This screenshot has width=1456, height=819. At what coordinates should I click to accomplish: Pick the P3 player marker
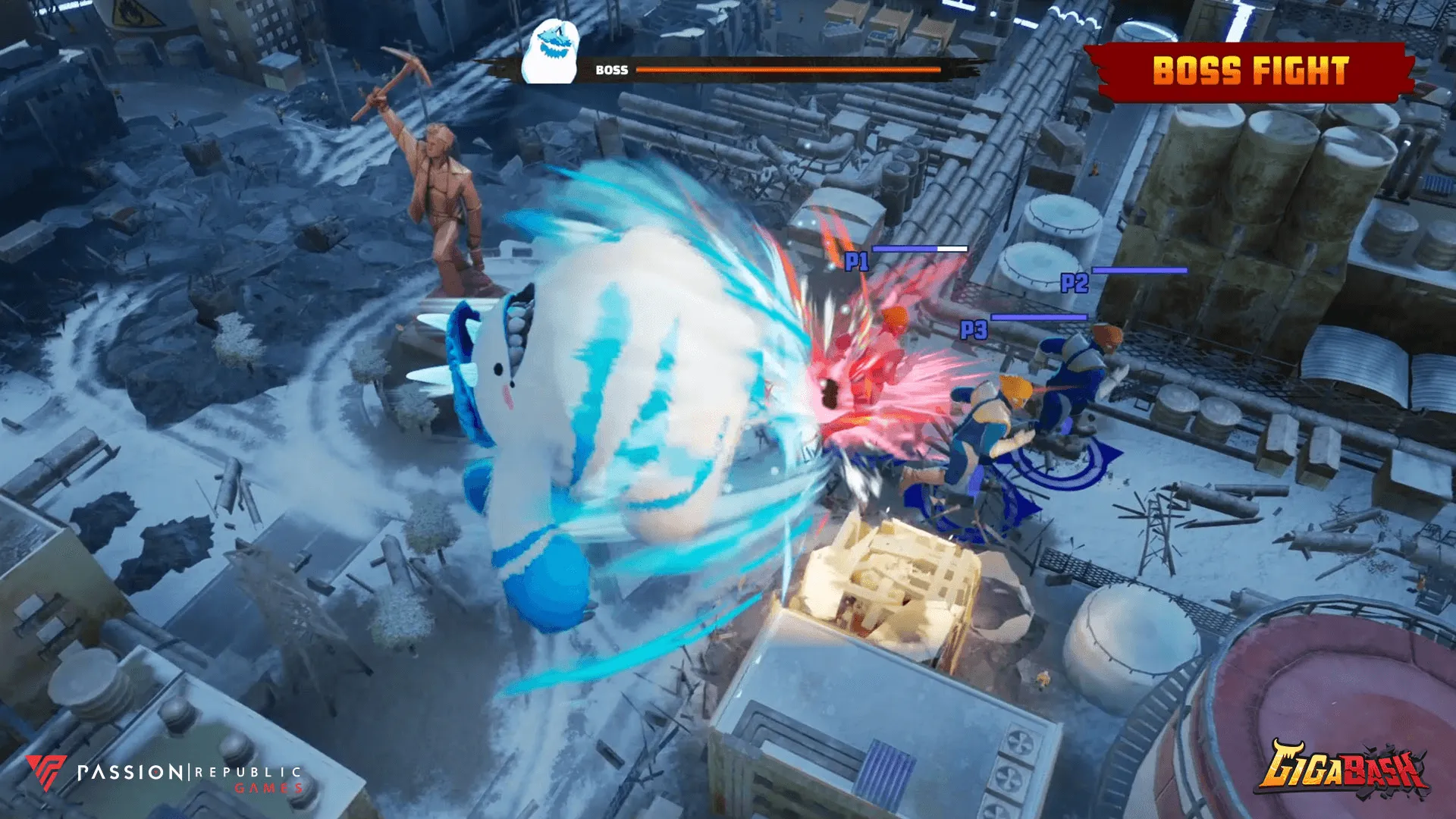point(974,330)
